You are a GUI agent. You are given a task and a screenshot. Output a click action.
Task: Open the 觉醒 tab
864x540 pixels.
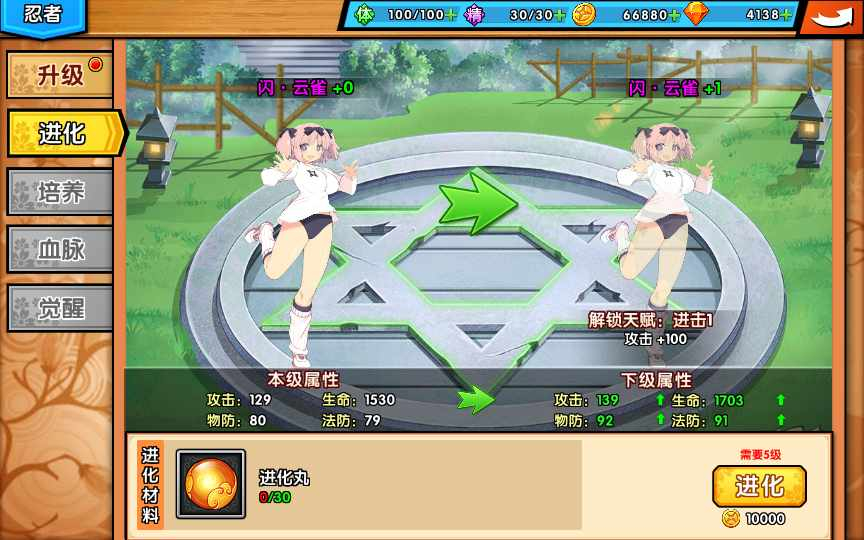tap(60, 308)
